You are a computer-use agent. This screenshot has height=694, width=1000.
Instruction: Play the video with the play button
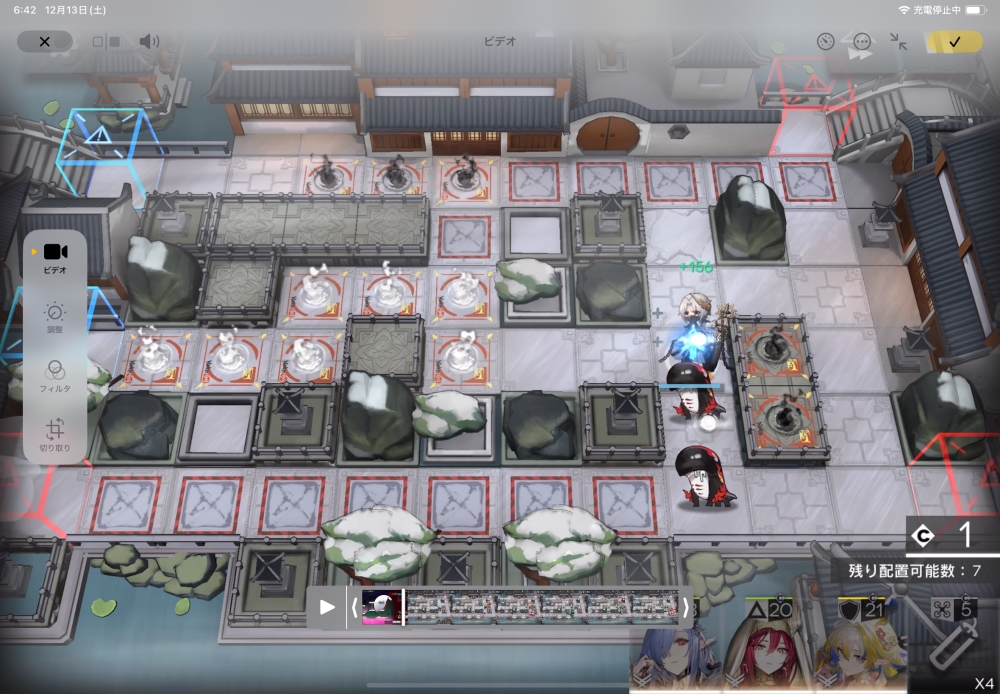[327, 606]
